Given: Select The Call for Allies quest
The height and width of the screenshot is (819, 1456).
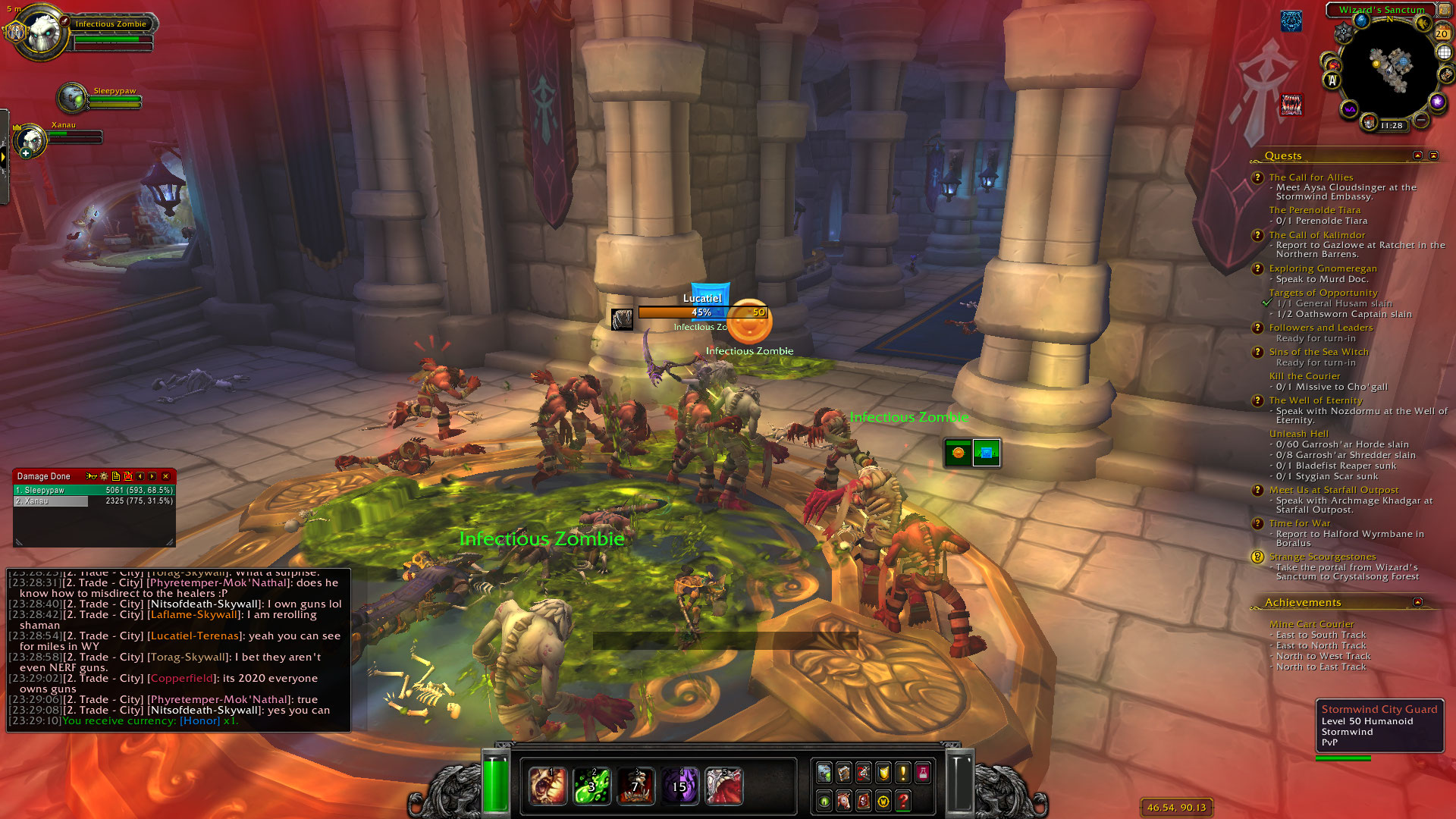Looking at the screenshot, I should point(1311,177).
